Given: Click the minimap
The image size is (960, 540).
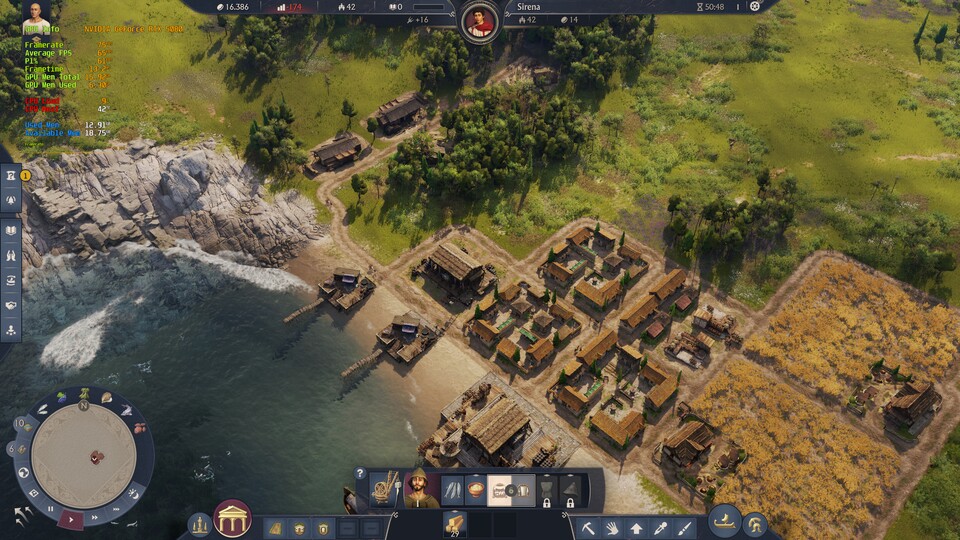Looking at the screenshot, I should point(83,455).
